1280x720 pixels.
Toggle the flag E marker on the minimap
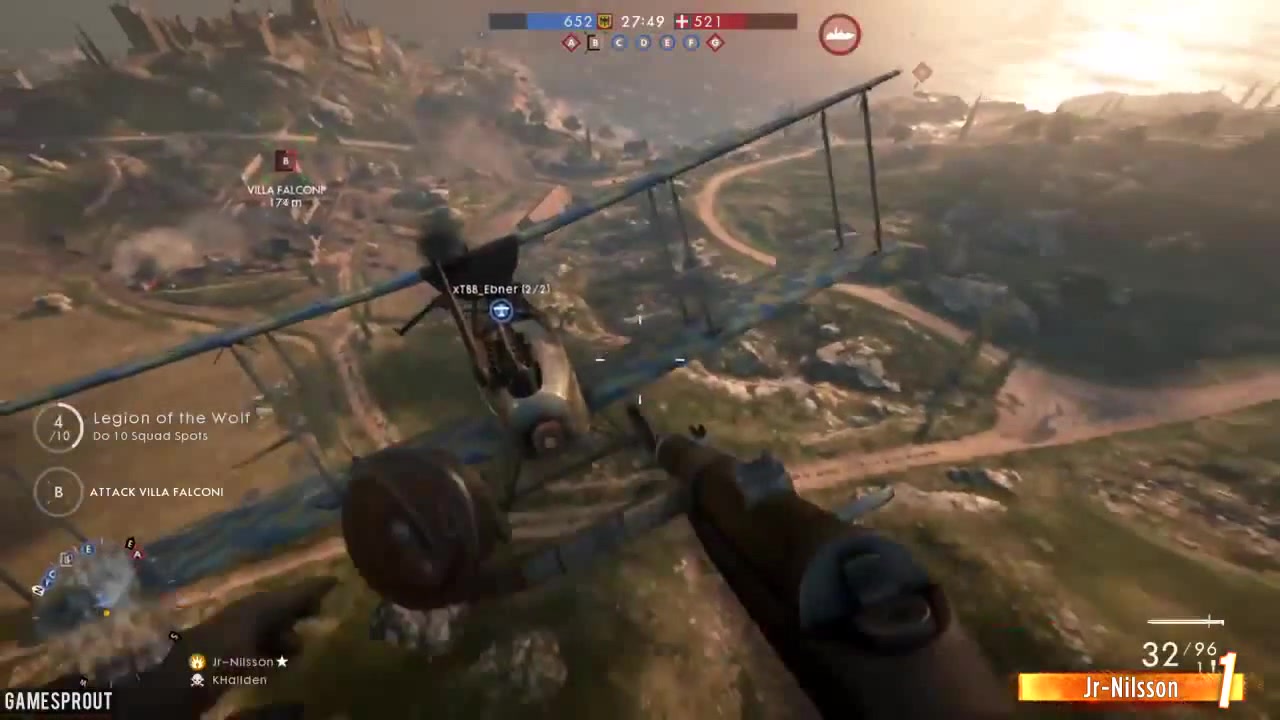[x=88, y=549]
